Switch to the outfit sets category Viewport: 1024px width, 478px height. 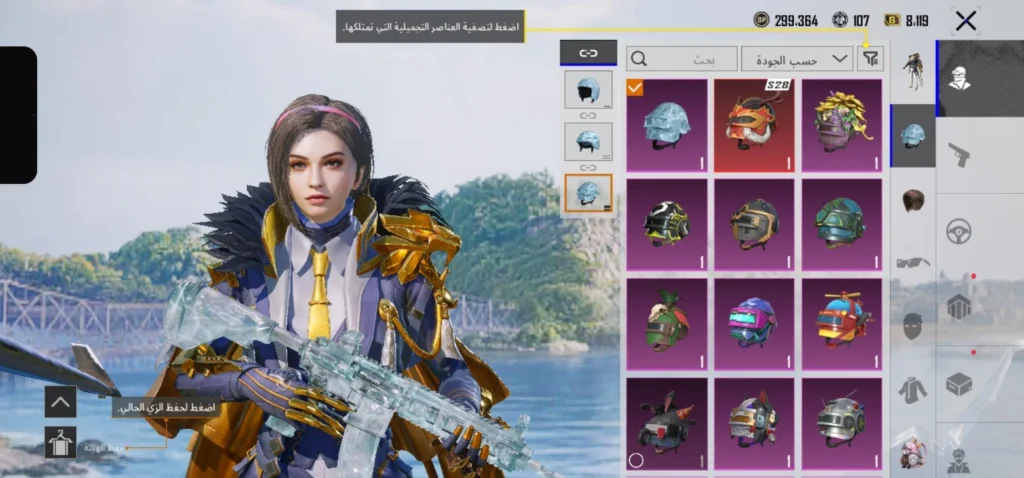pos(913,71)
